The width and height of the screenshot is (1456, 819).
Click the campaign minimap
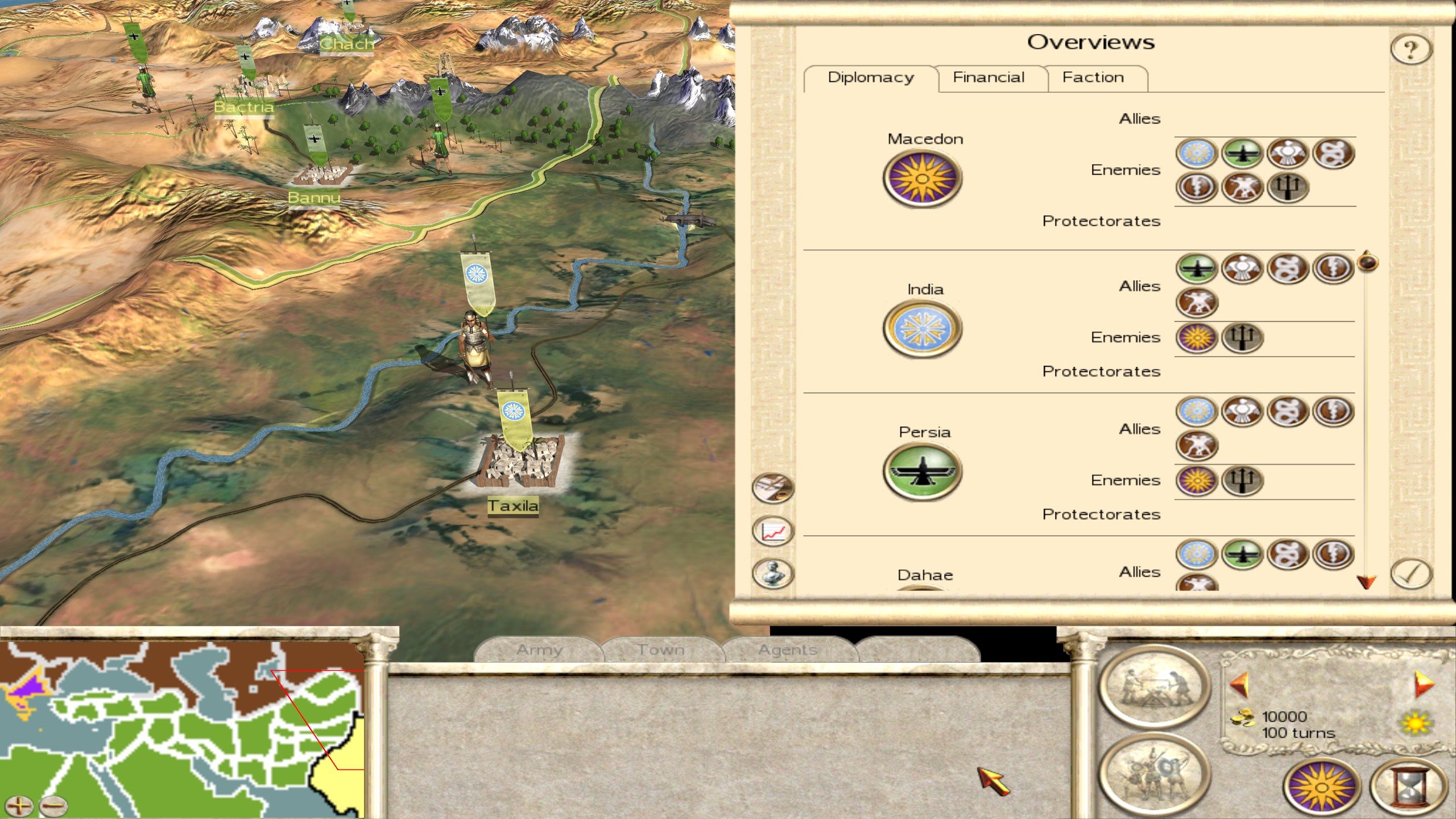(182, 728)
